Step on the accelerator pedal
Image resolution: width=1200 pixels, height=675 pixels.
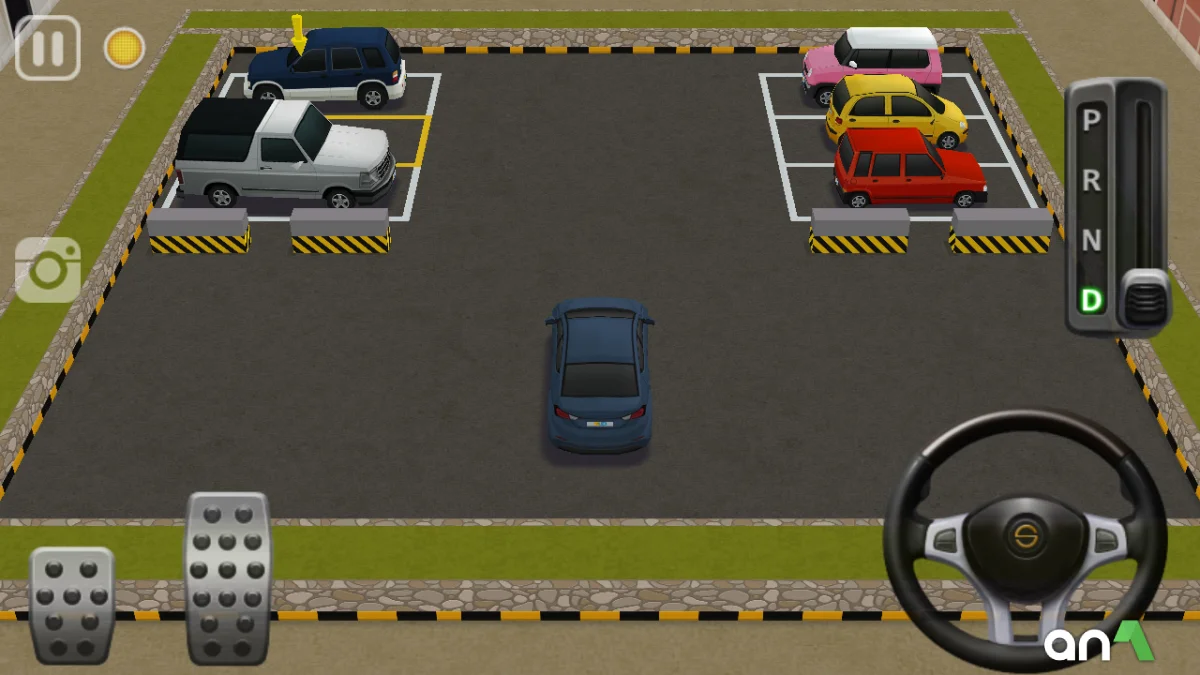[x=228, y=577]
